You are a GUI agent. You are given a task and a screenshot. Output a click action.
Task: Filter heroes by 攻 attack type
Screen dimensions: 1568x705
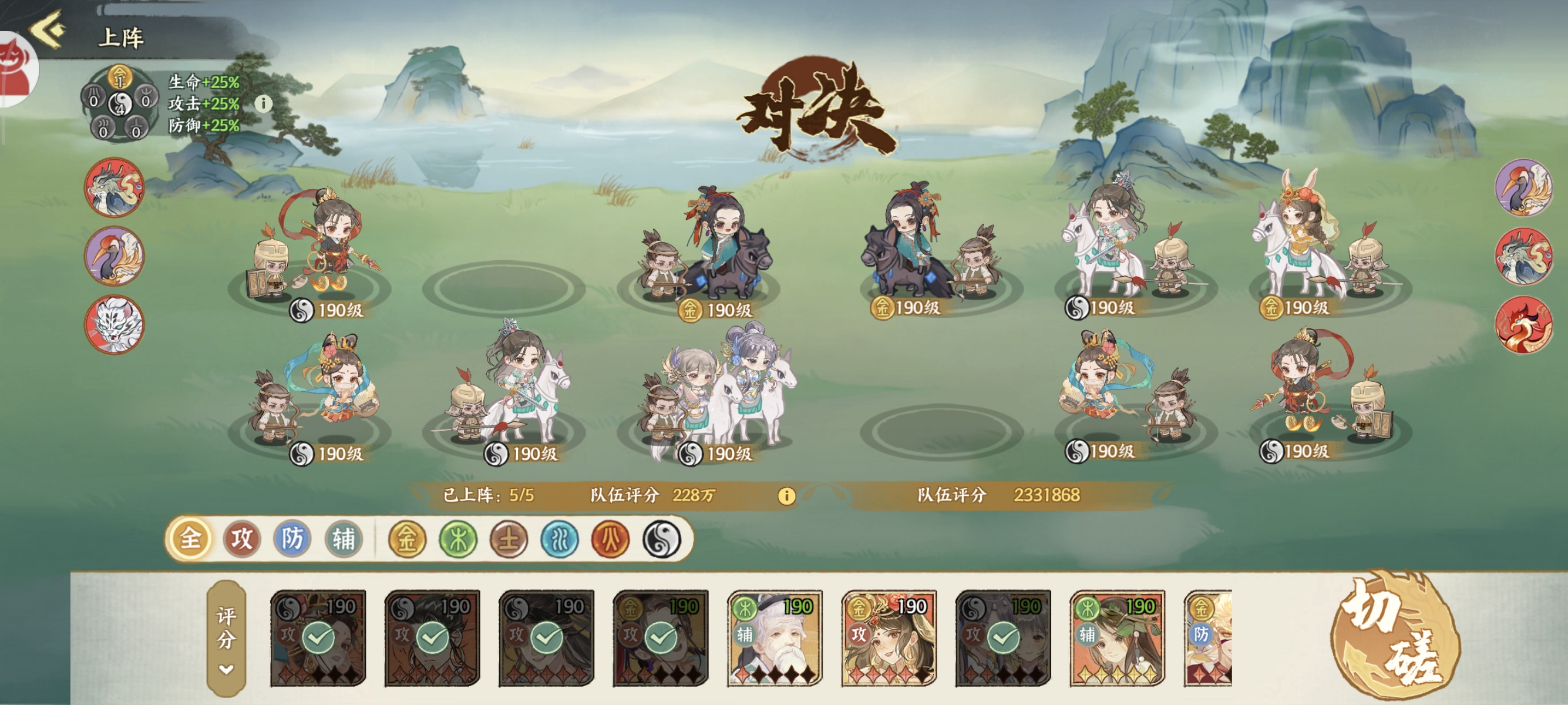click(241, 538)
